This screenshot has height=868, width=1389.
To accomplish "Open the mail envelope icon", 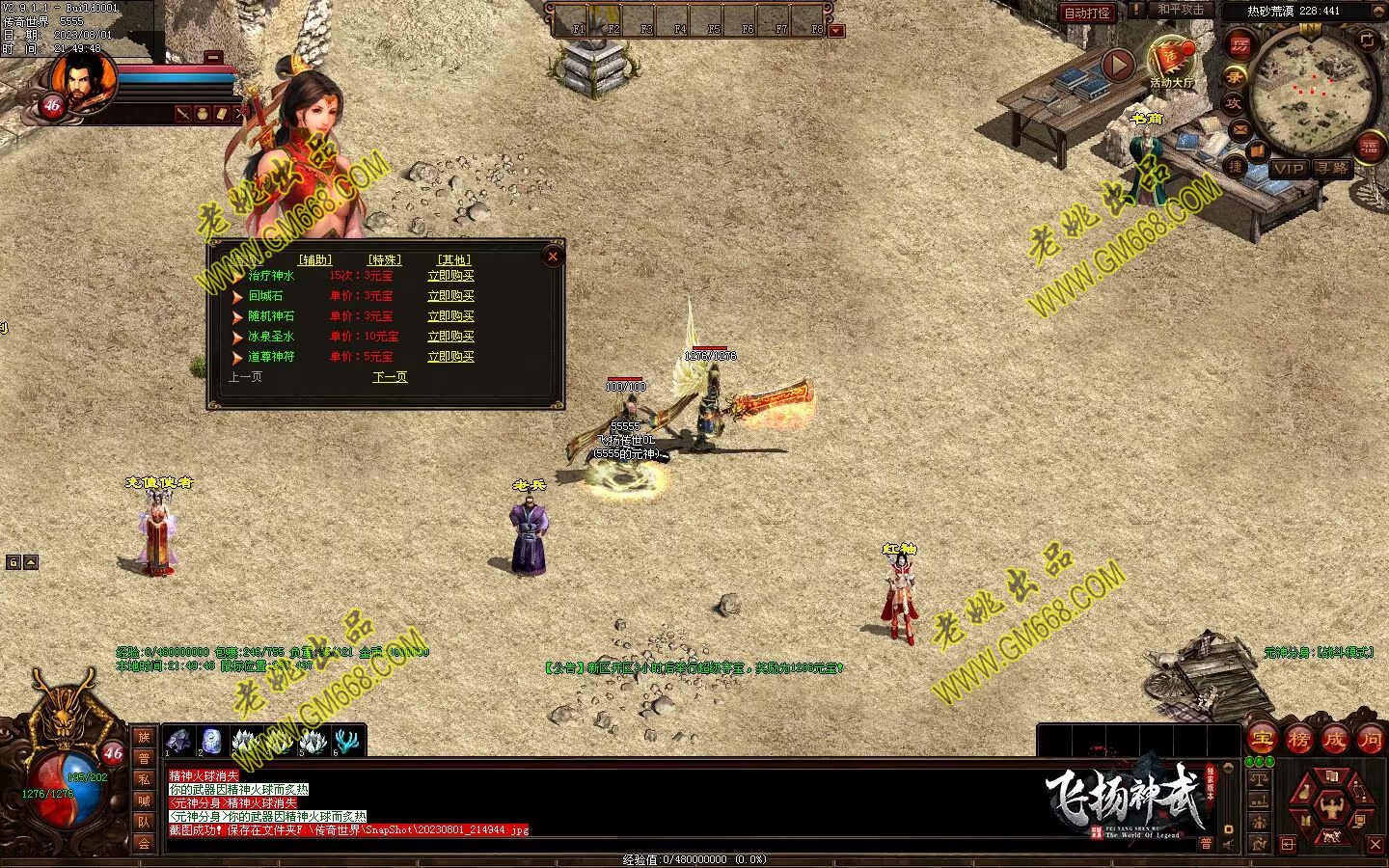I will pos(1239,129).
